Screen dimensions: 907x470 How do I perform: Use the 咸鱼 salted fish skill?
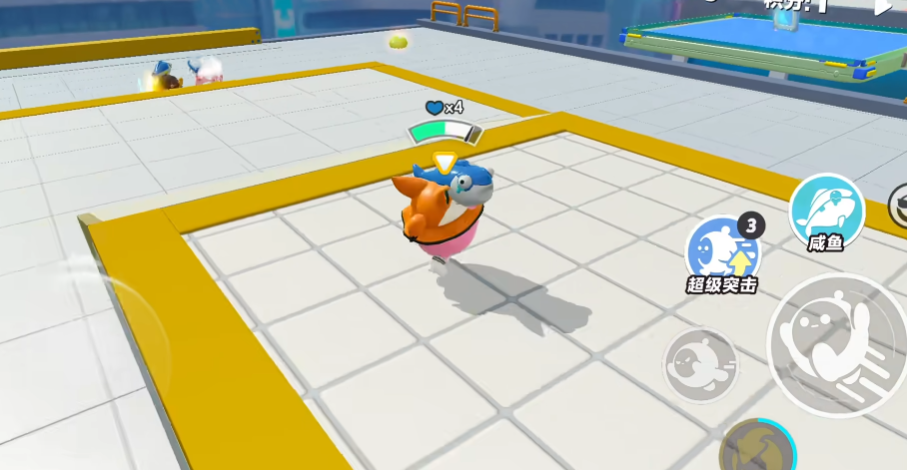click(826, 210)
